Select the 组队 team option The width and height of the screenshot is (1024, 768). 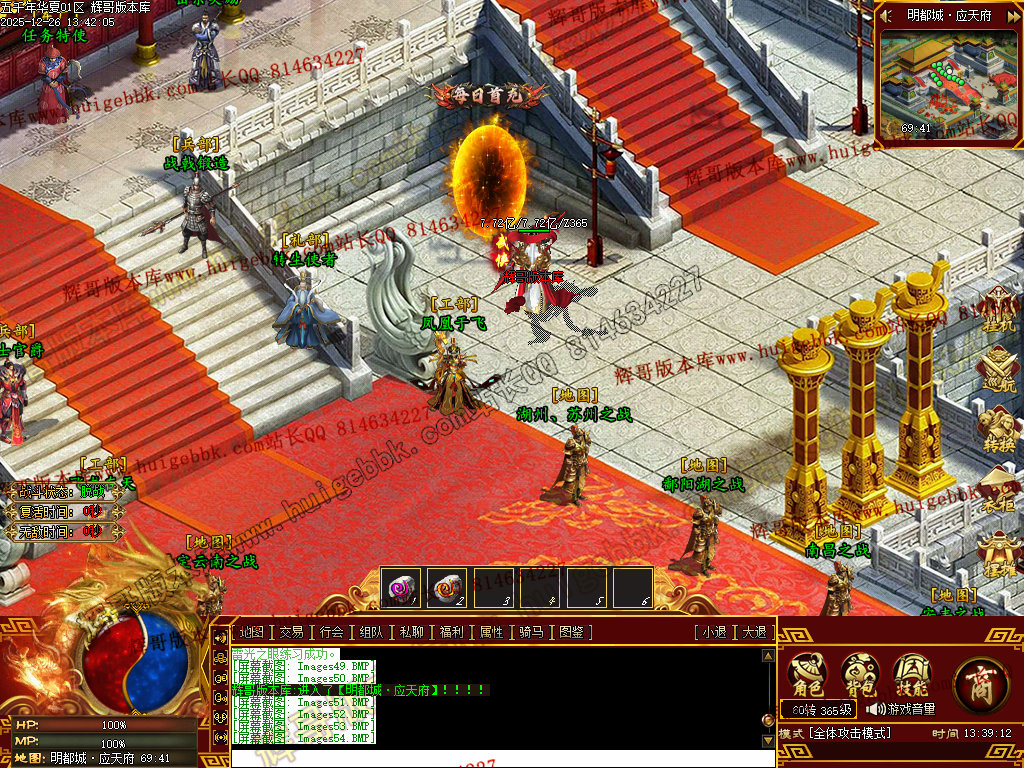click(371, 632)
